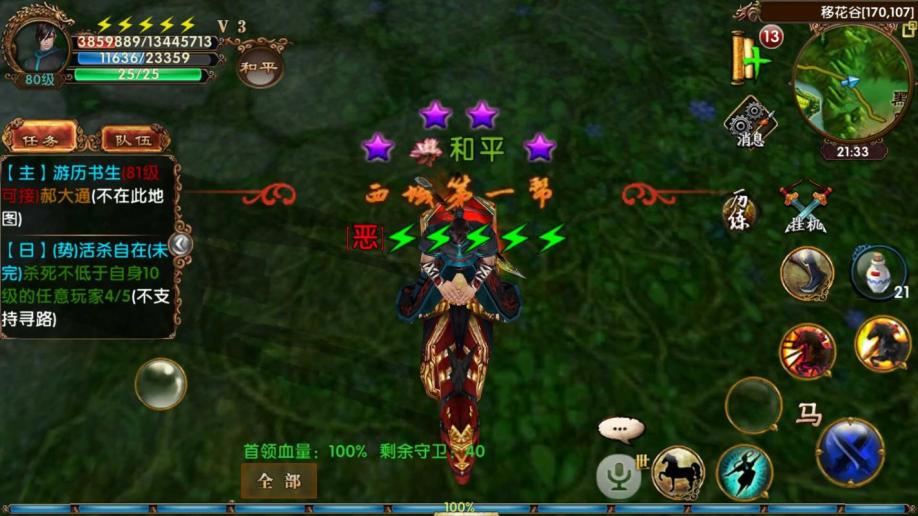
Task: Use the white potion bottle with 21
Action: 879,270
